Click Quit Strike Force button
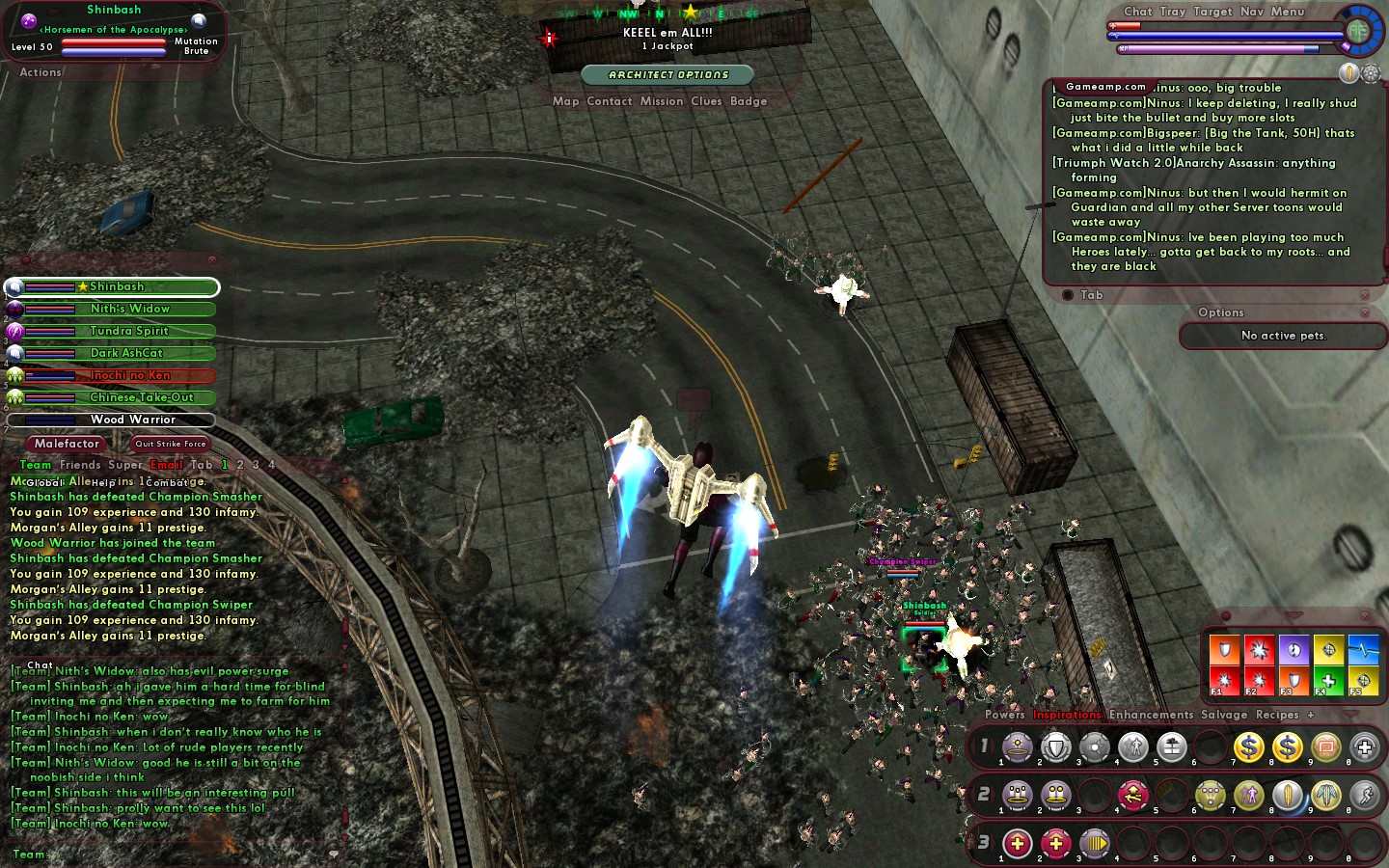Image resolution: width=1389 pixels, height=868 pixels. point(170,444)
